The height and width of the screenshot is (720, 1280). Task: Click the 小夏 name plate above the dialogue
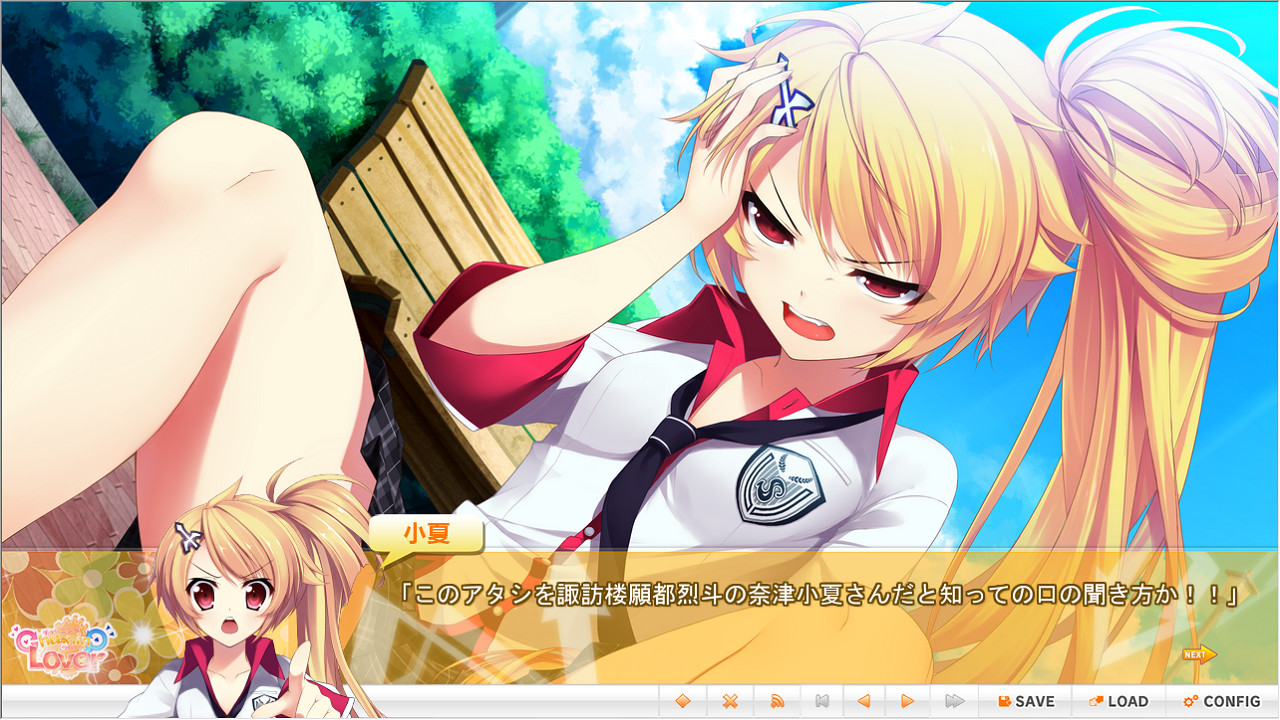click(428, 535)
